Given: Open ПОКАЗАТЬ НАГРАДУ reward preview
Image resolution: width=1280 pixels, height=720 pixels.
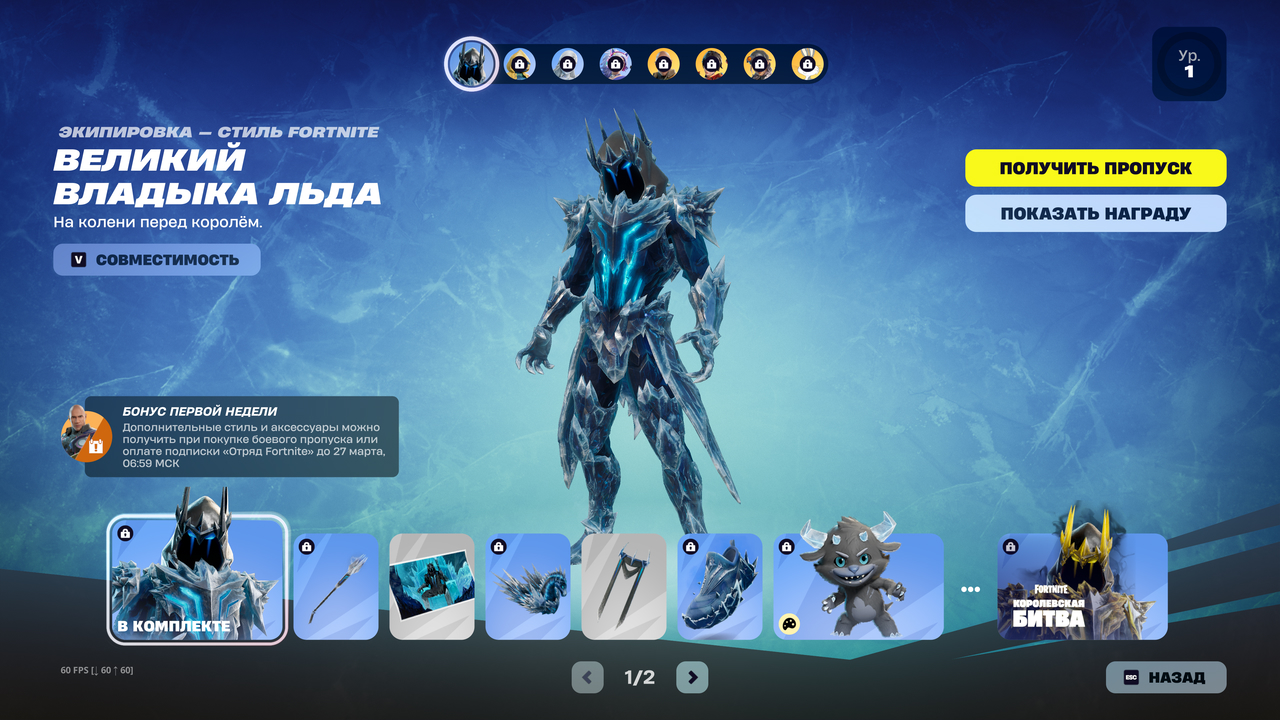Looking at the screenshot, I should pyautogui.click(x=1095, y=213).
